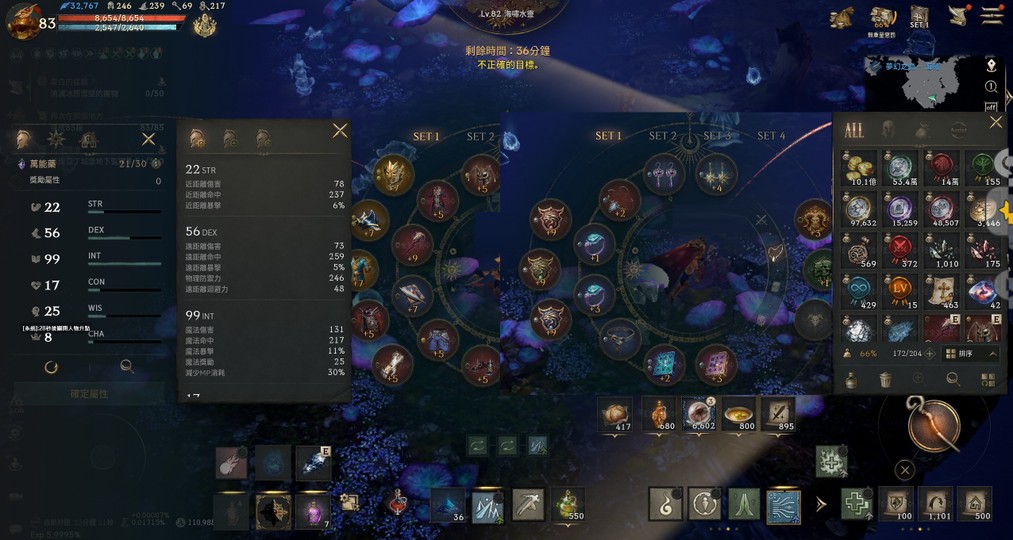The height and width of the screenshot is (540, 1013).
Task: Close the detailed stats panel
Action: pyautogui.click(x=340, y=131)
